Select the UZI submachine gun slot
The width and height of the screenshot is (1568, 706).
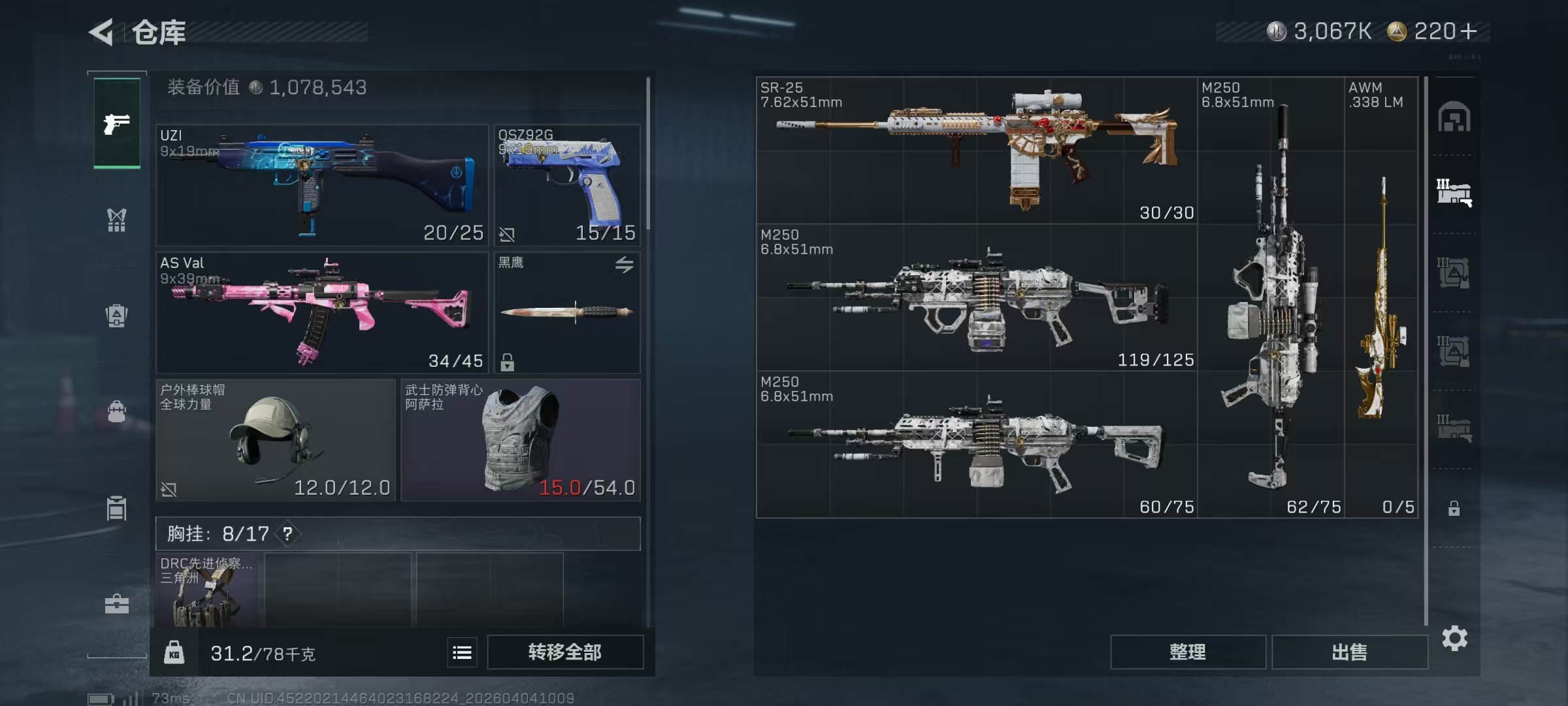tap(321, 185)
